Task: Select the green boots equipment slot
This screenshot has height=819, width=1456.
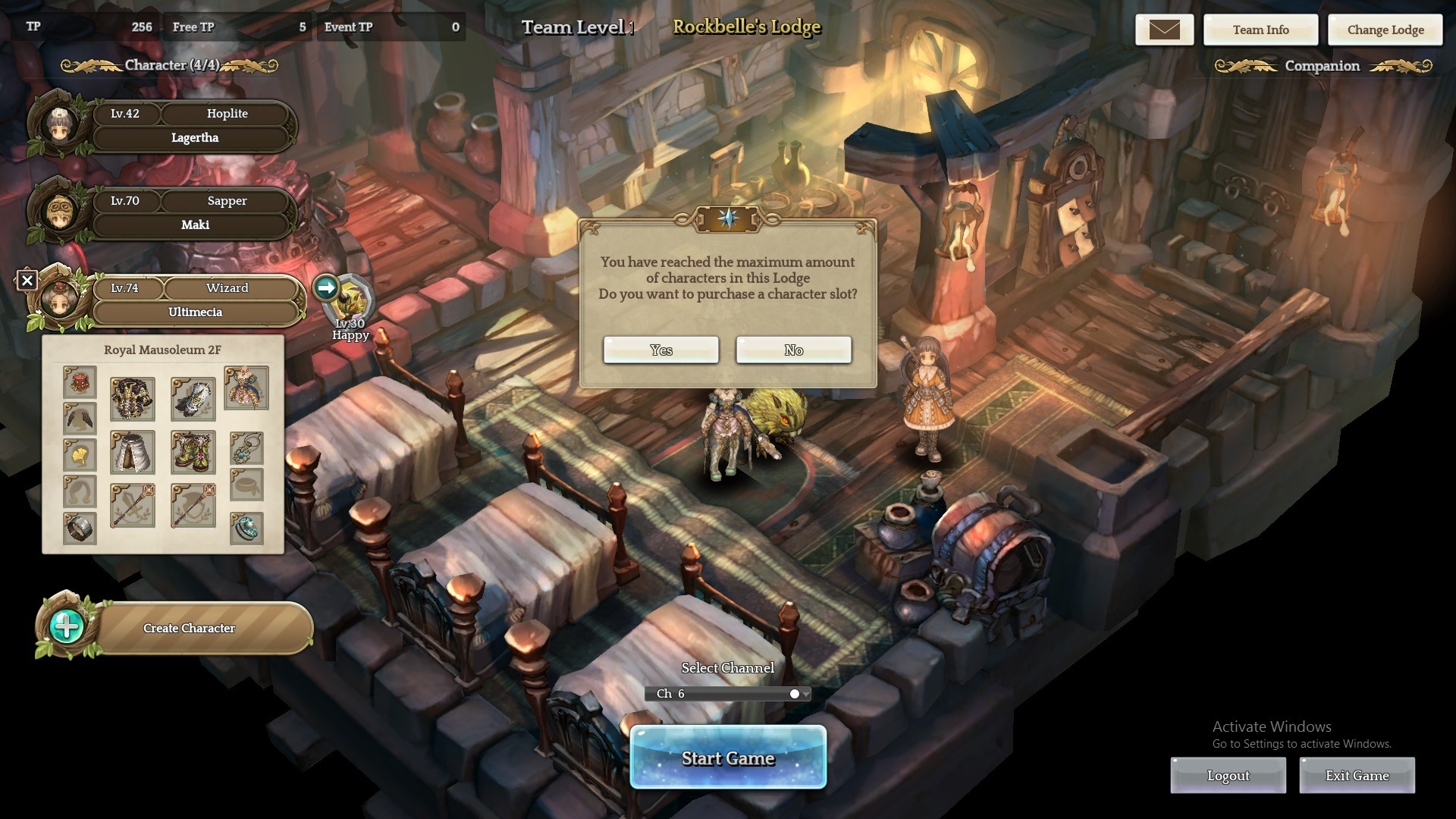Action: tap(193, 452)
